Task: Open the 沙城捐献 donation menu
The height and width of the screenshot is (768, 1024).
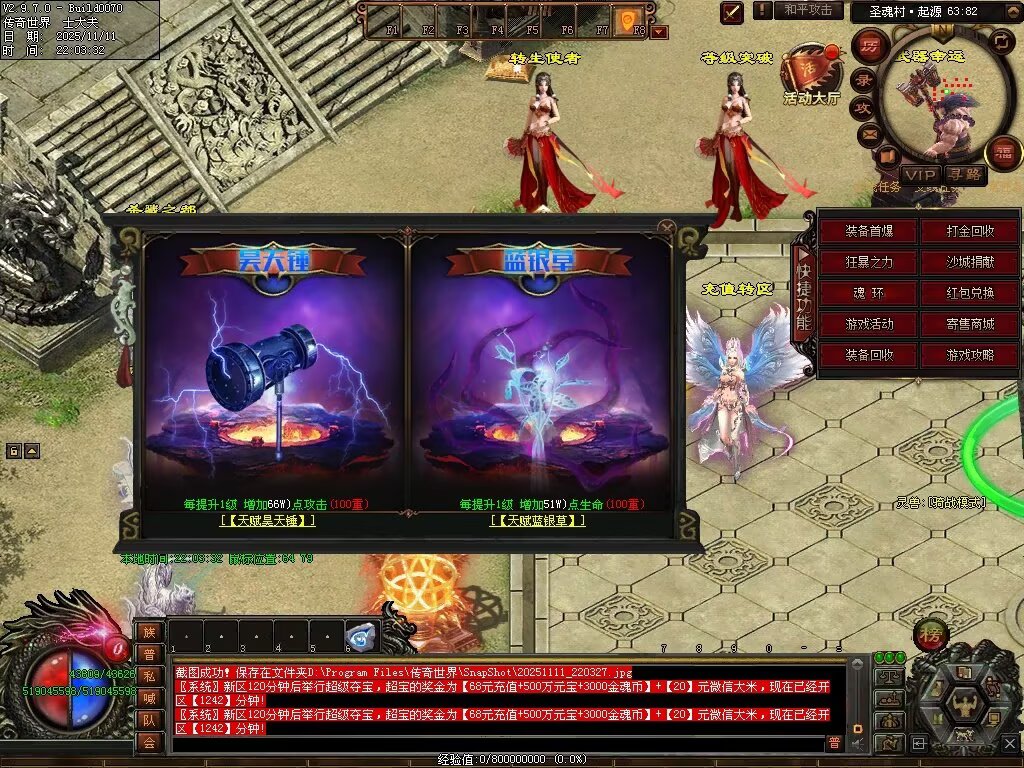Action: click(x=970, y=263)
